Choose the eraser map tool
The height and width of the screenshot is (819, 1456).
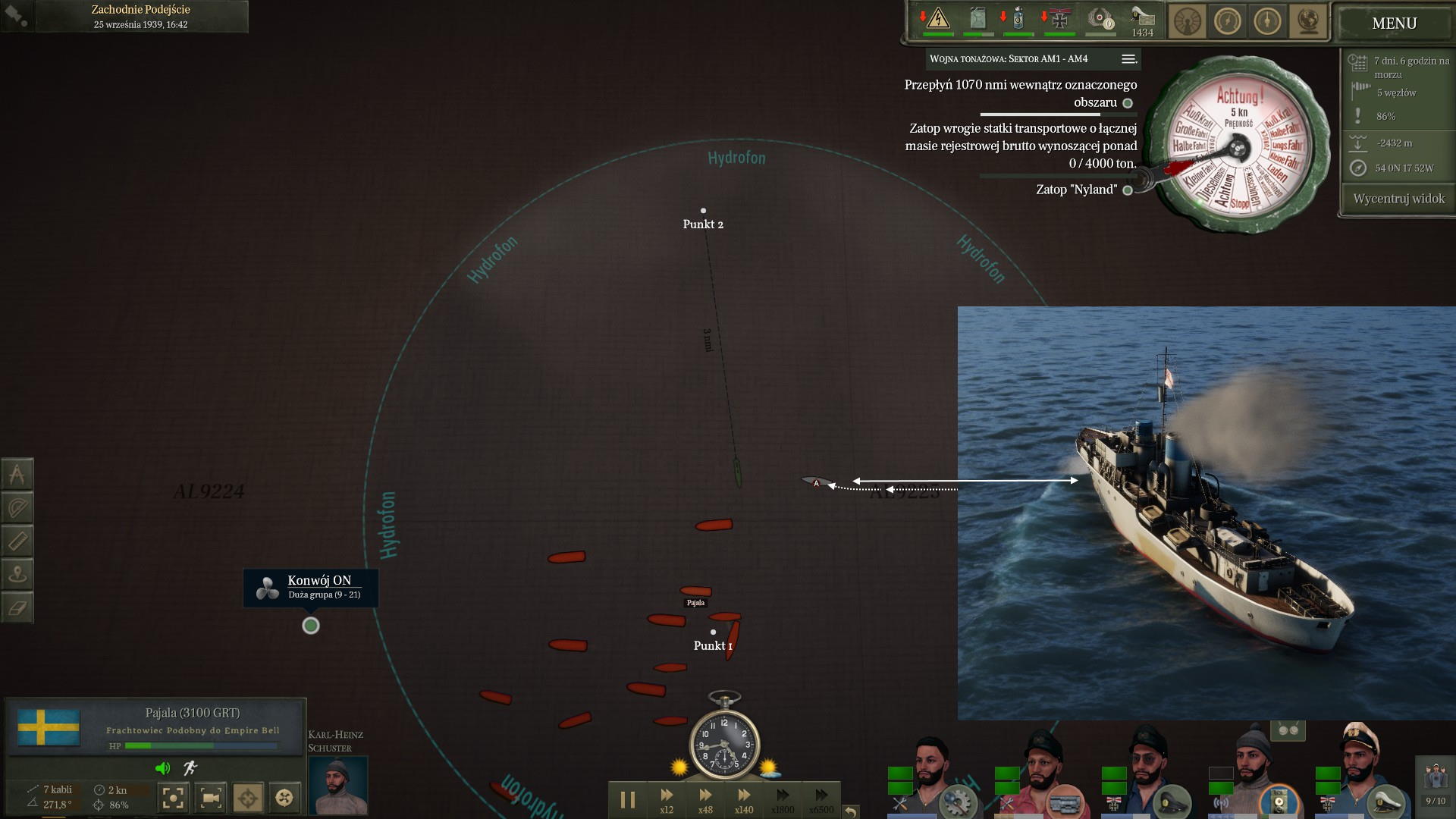tap(17, 608)
